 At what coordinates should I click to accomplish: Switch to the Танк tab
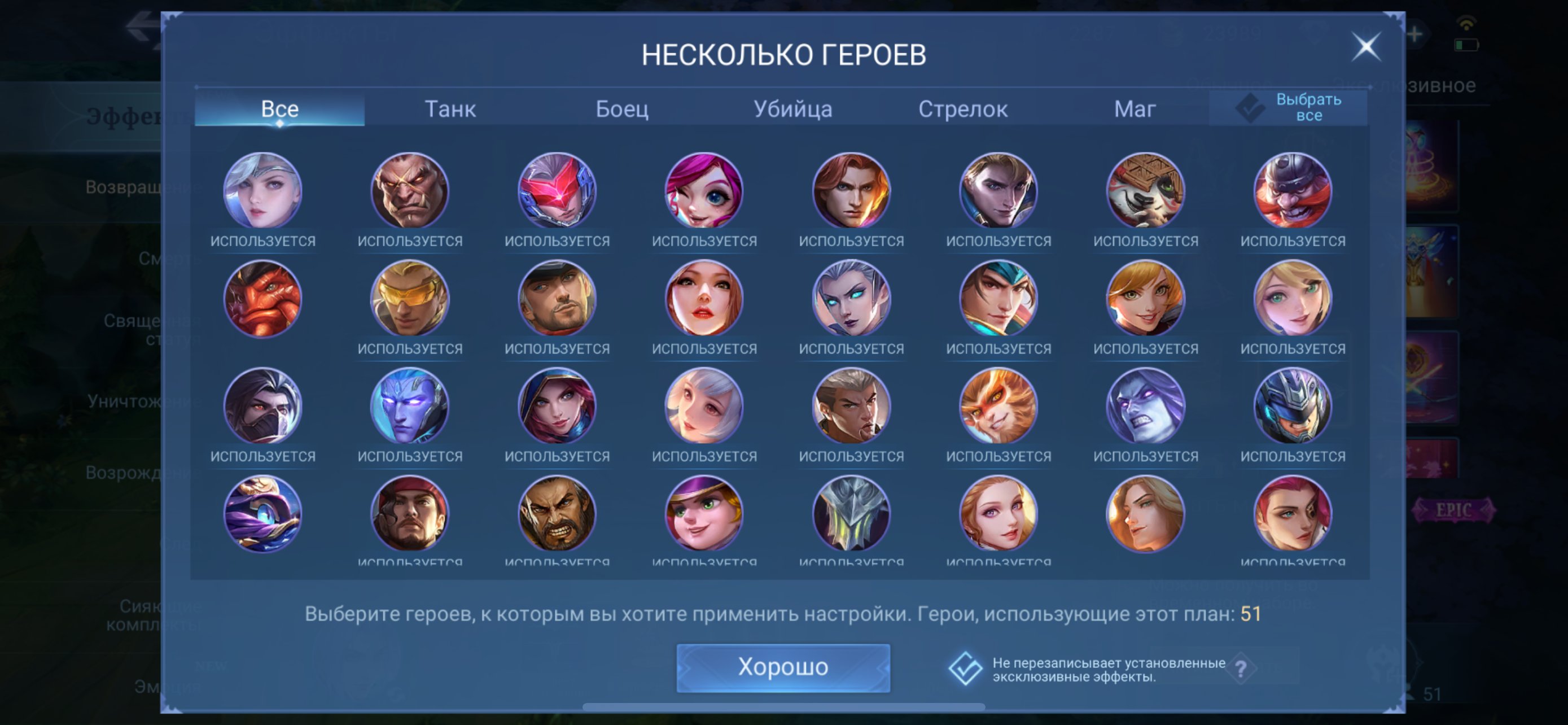pyautogui.click(x=450, y=110)
